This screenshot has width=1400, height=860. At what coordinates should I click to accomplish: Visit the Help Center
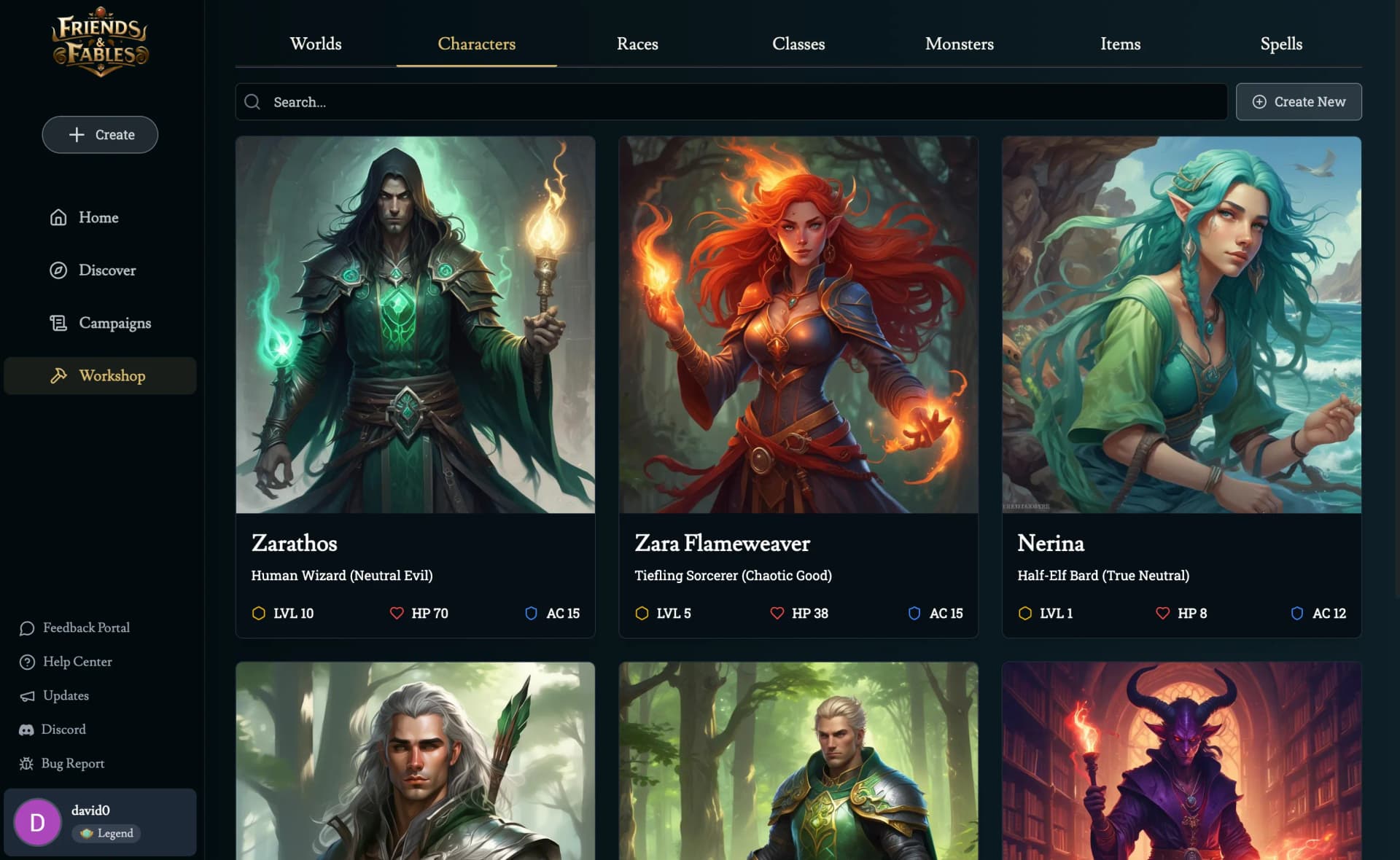[x=77, y=662]
